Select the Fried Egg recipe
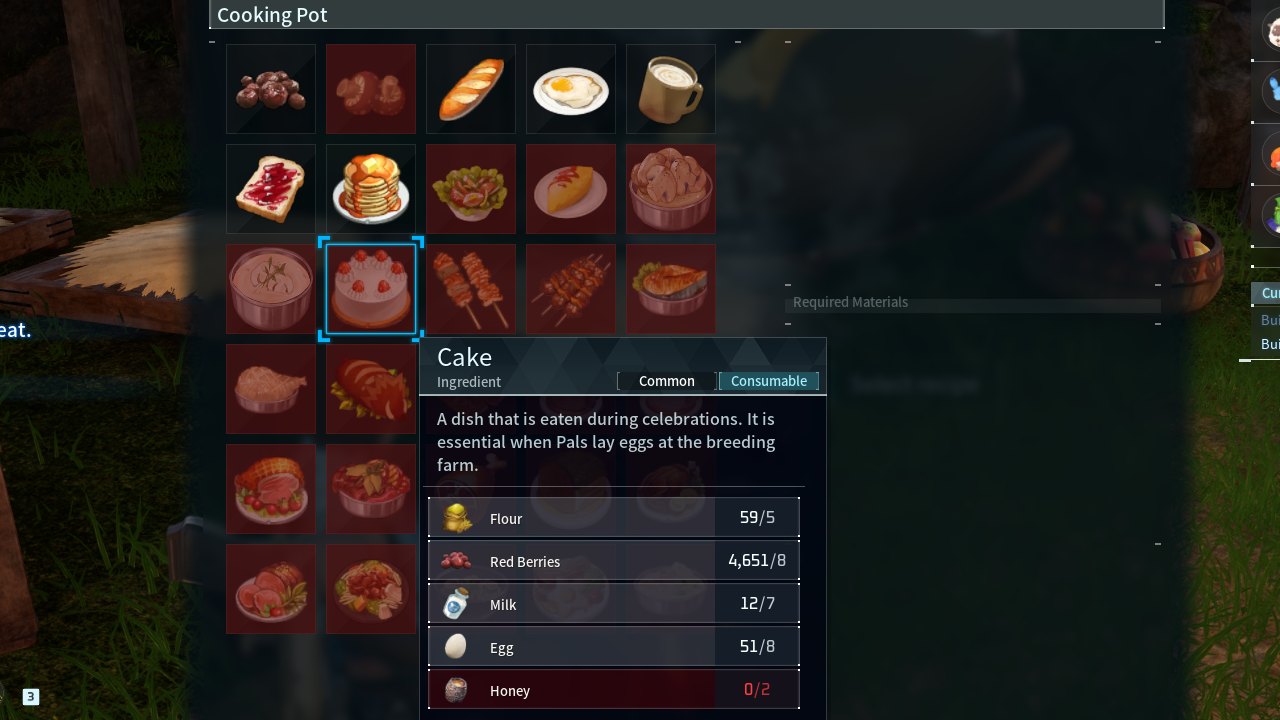 (x=571, y=89)
